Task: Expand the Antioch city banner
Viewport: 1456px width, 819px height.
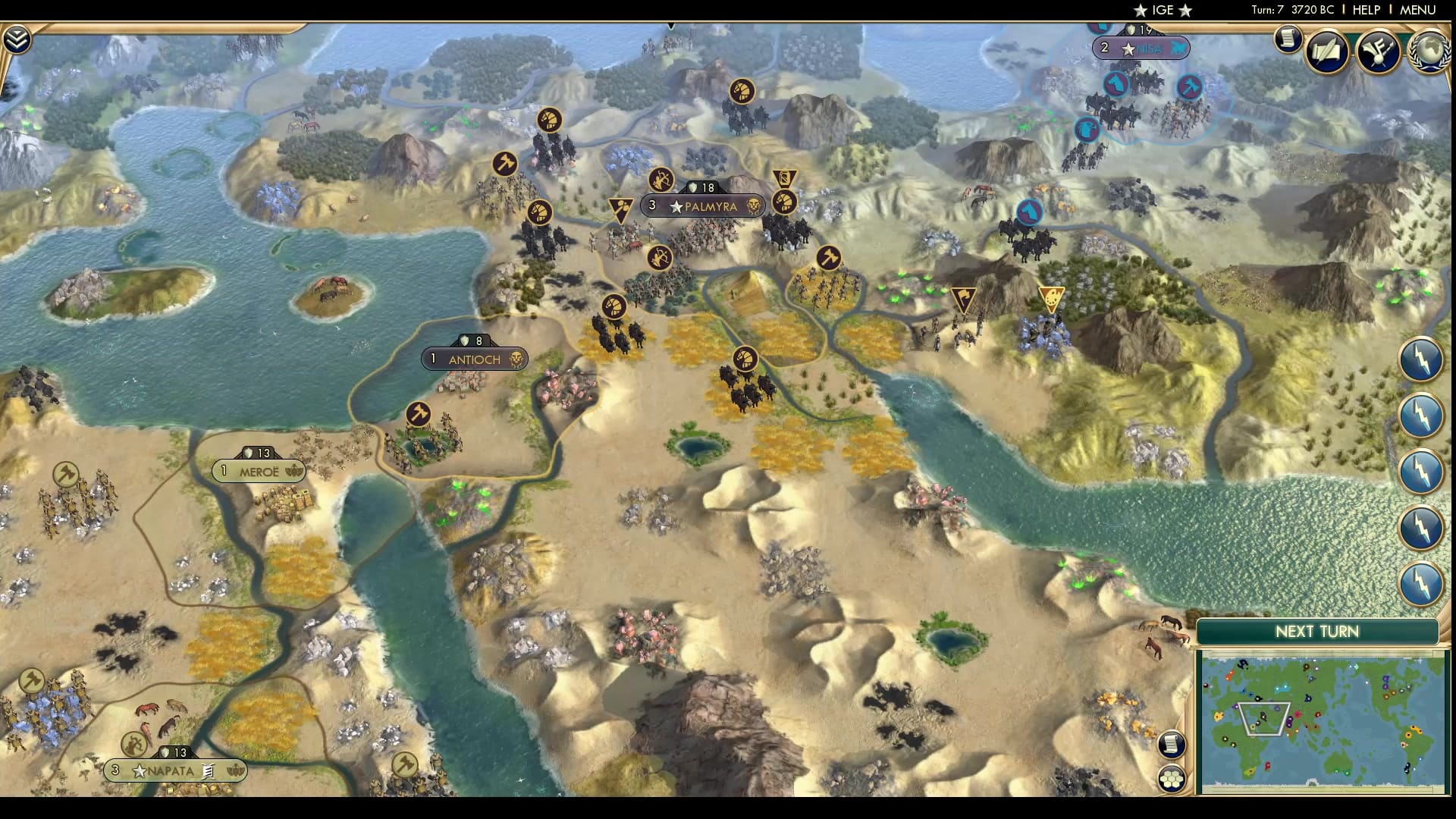Action: point(475,359)
